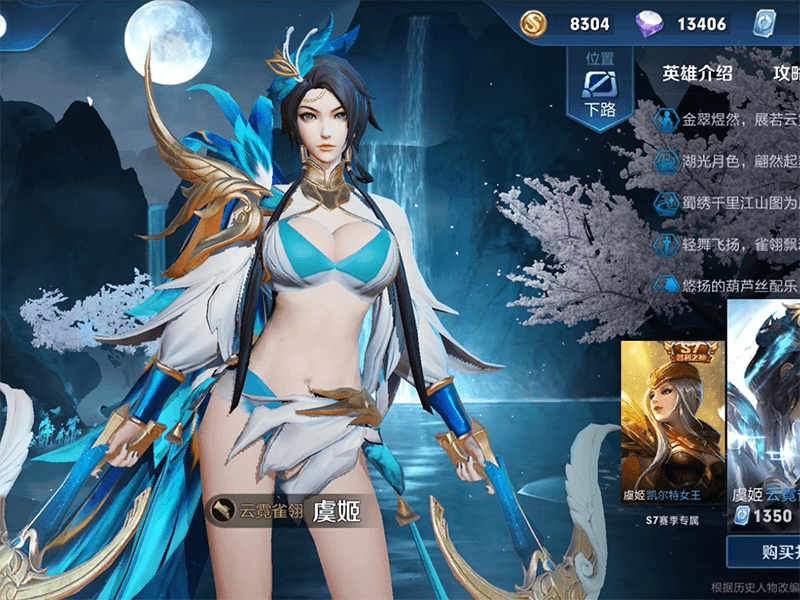The width and height of the screenshot is (800, 600).
Task: Switch to the 攻略 tab
Action: pyautogui.click(x=786, y=73)
